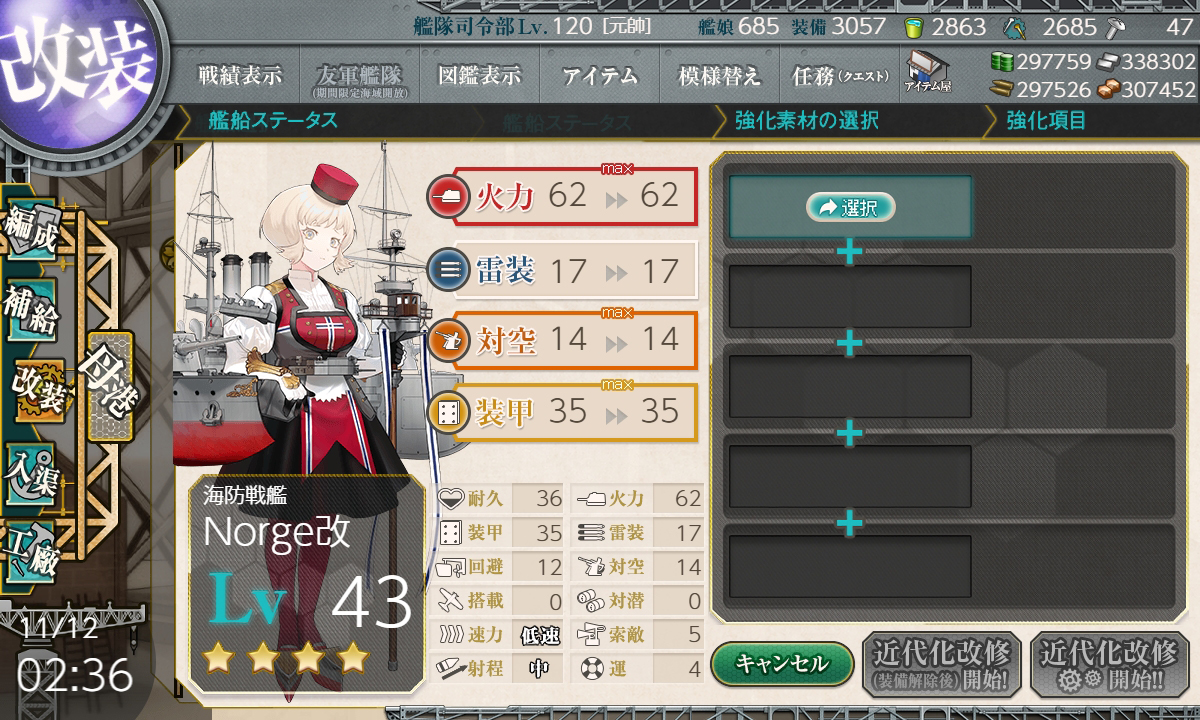Start 近代化改修 with the gear icons
The height and width of the screenshot is (720, 1200).
[x=1109, y=664]
